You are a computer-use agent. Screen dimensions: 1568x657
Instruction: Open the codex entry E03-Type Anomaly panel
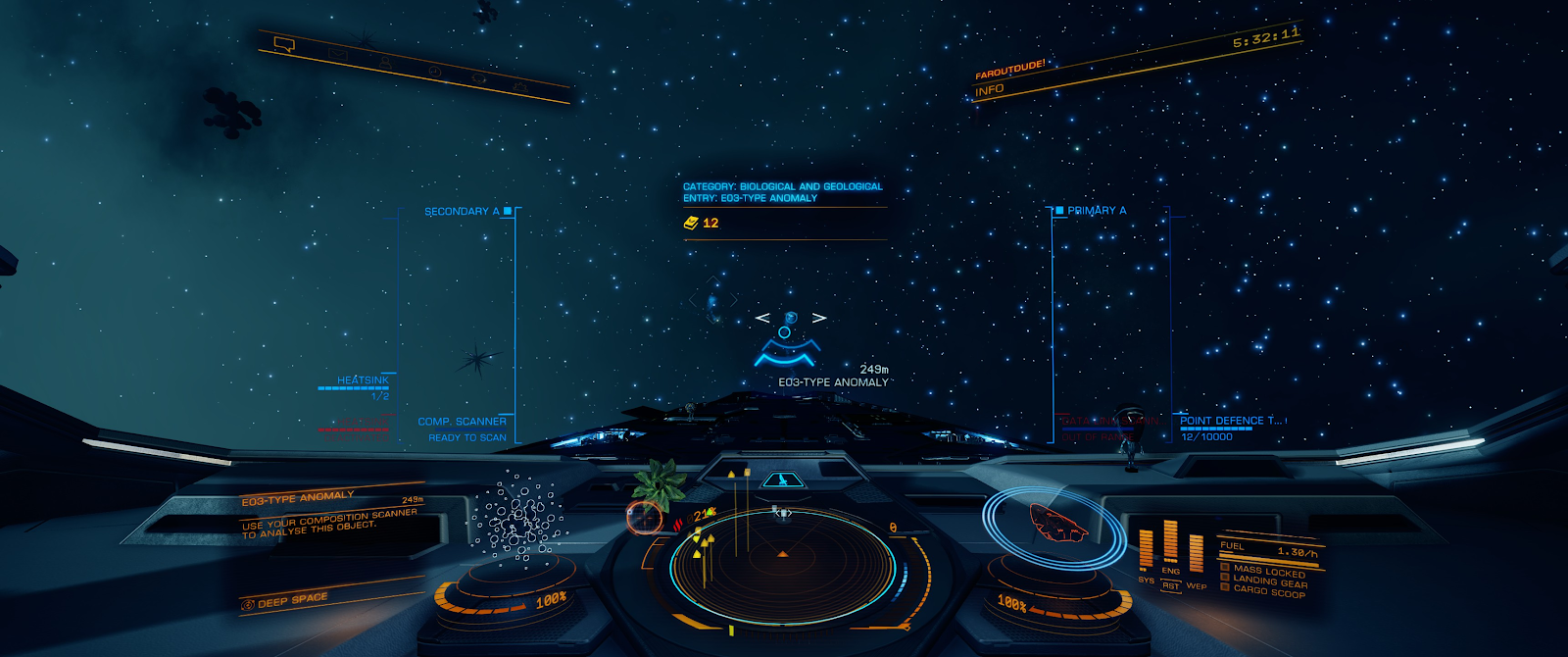(x=783, y=192)
